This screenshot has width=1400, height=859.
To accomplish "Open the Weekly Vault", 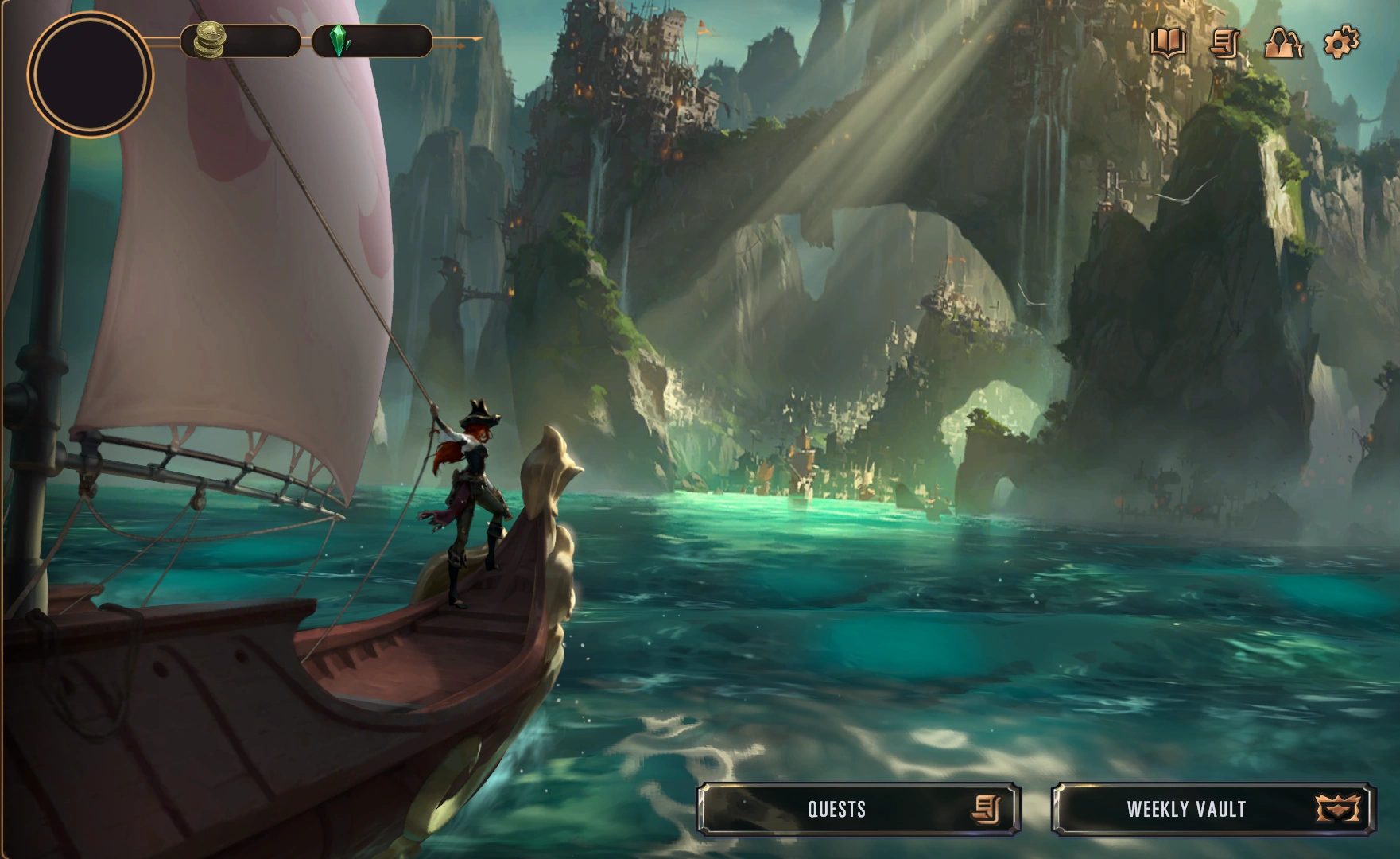I will [x=1212, y=810].
